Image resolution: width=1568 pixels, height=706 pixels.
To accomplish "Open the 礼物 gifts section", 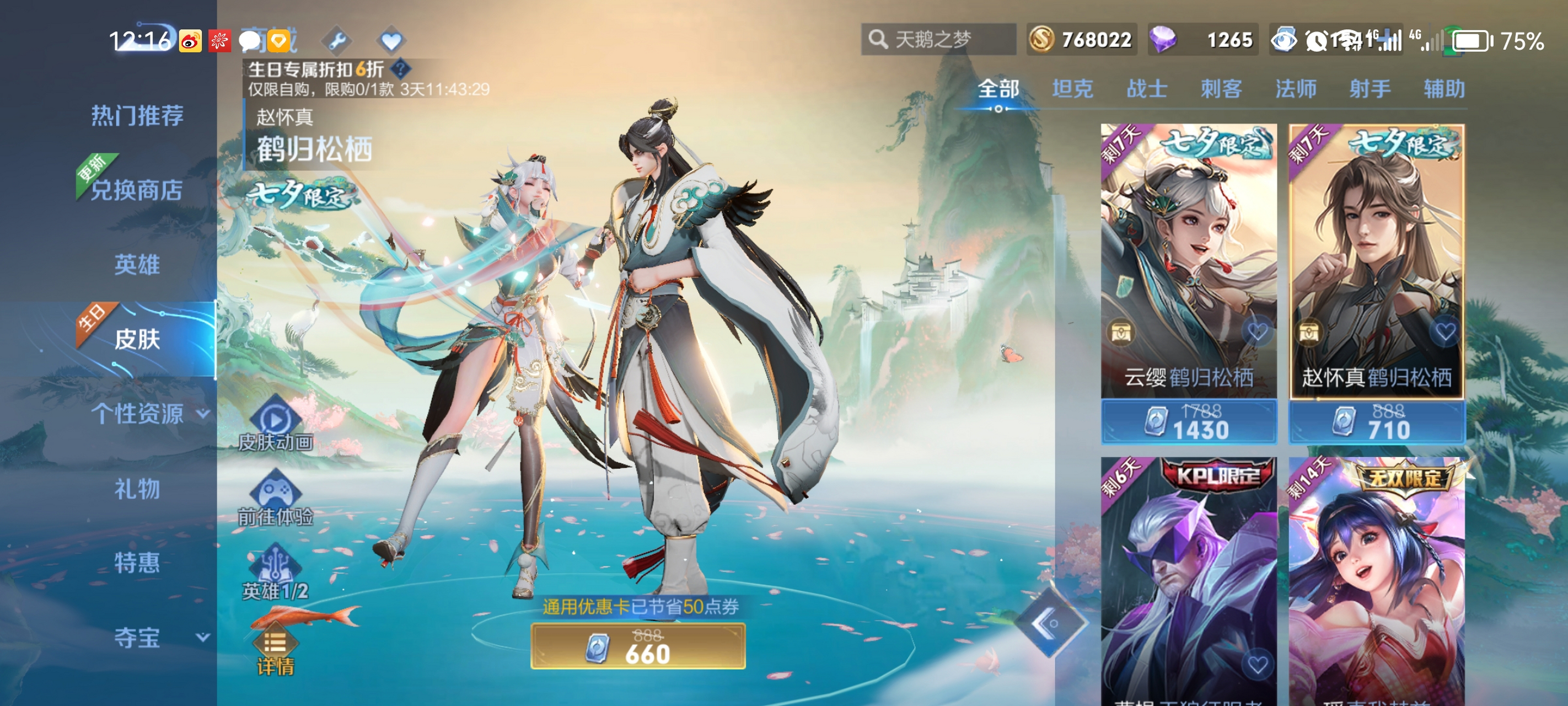I will pos(137,489).
